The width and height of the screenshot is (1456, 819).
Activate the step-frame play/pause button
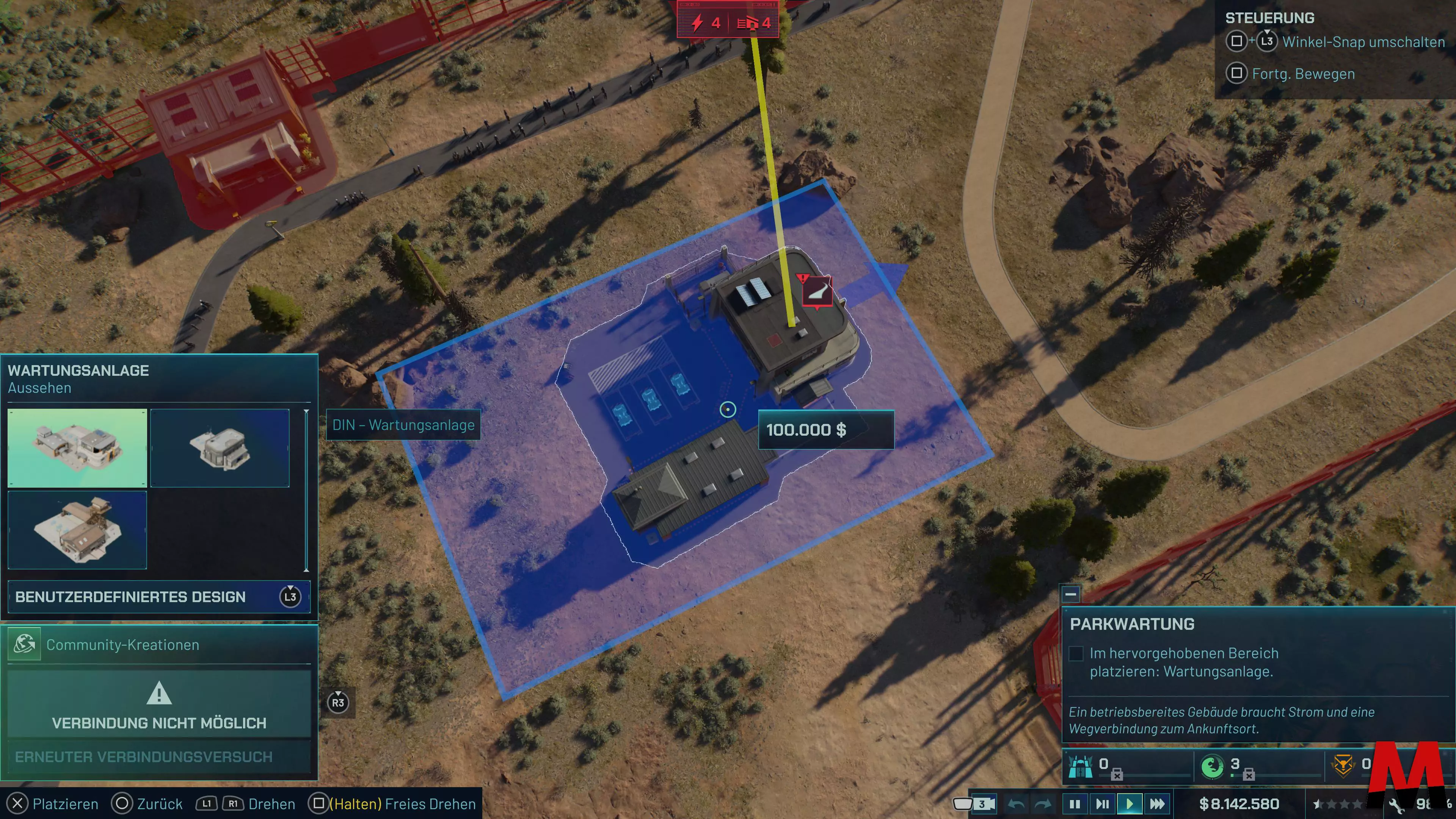[1102, 804]
